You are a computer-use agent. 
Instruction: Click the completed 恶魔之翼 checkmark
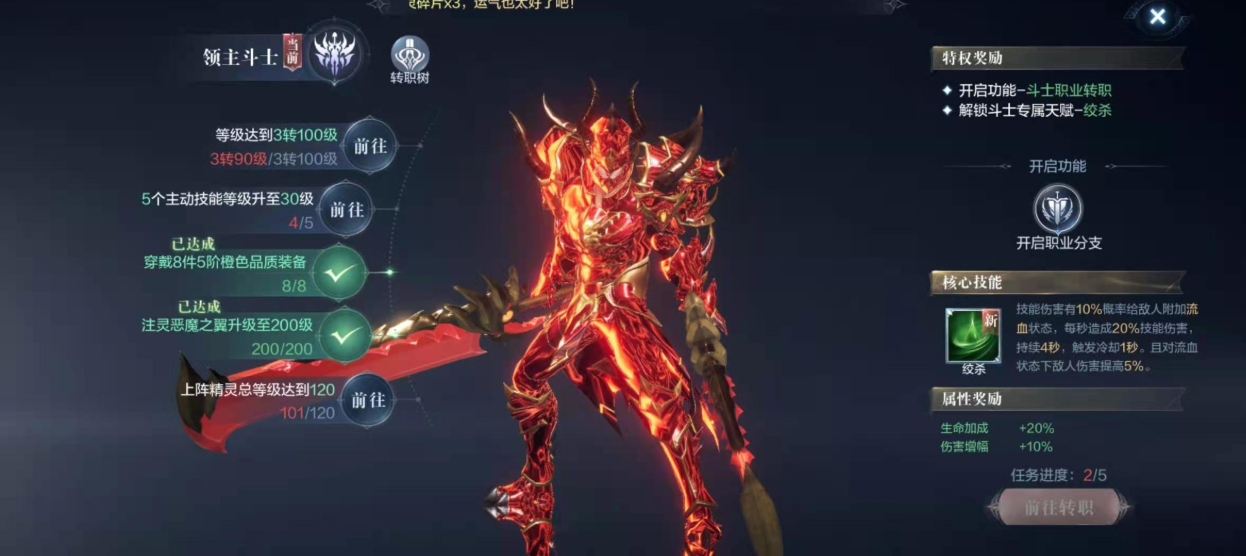click(x=345, y=335)
